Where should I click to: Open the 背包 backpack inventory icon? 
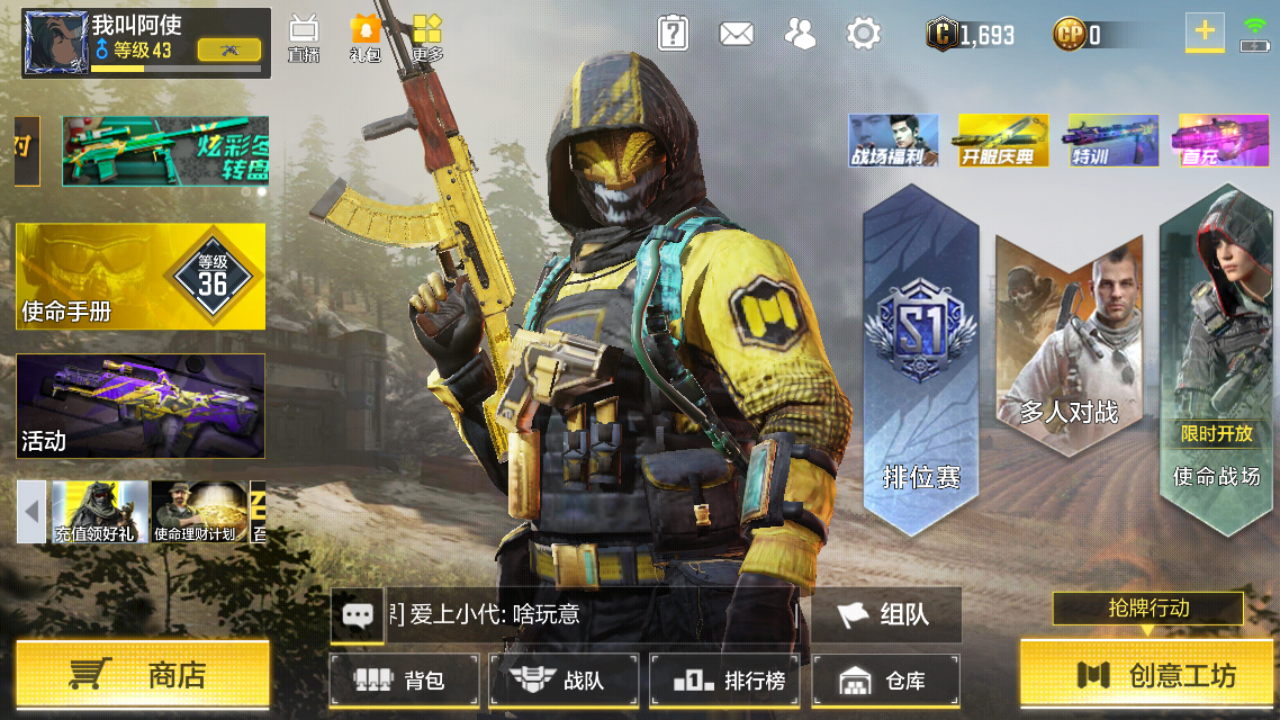pyautogui.click(x=403, y=681)
